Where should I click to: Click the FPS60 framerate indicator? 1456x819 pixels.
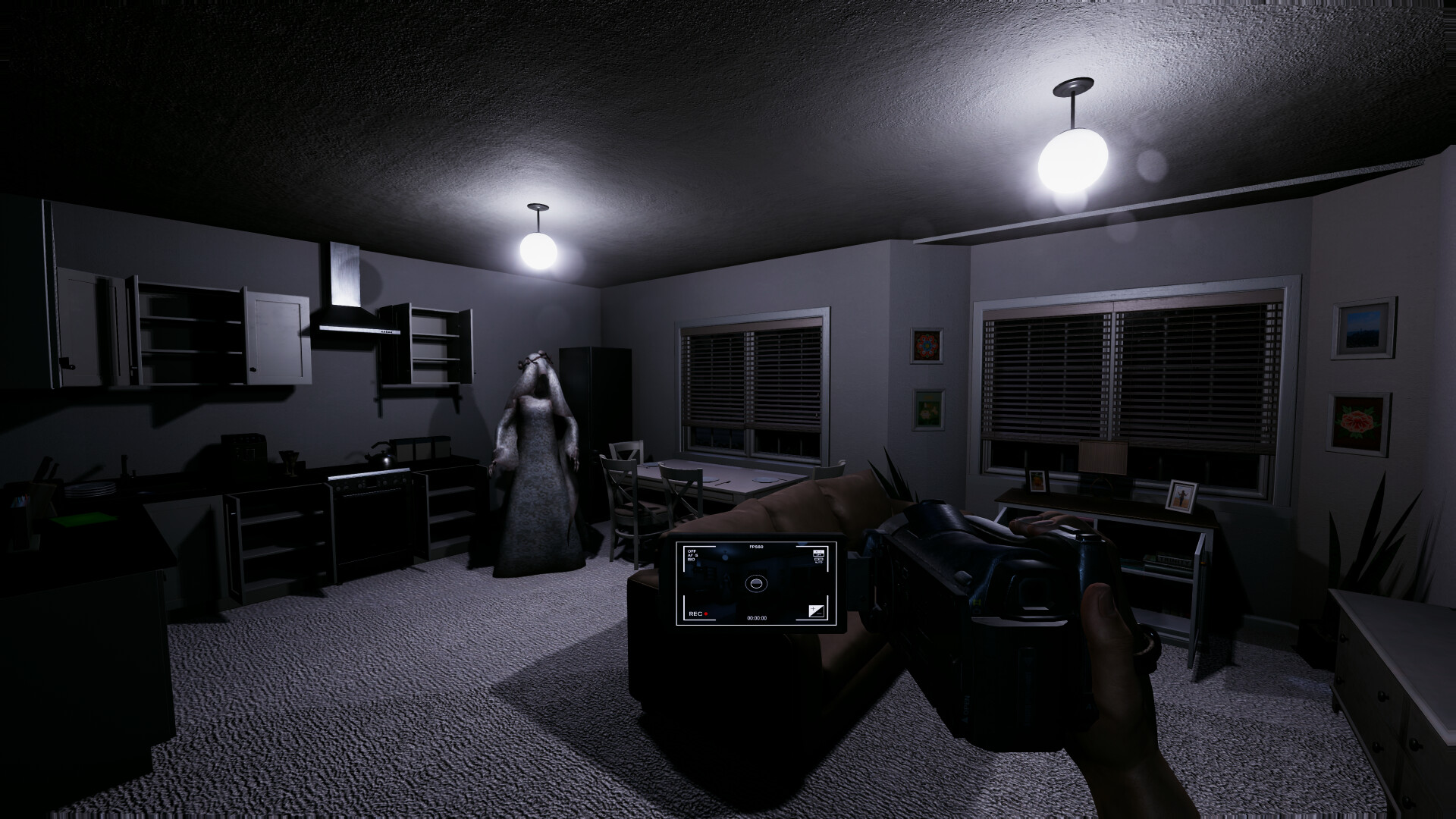coord(756,547)
